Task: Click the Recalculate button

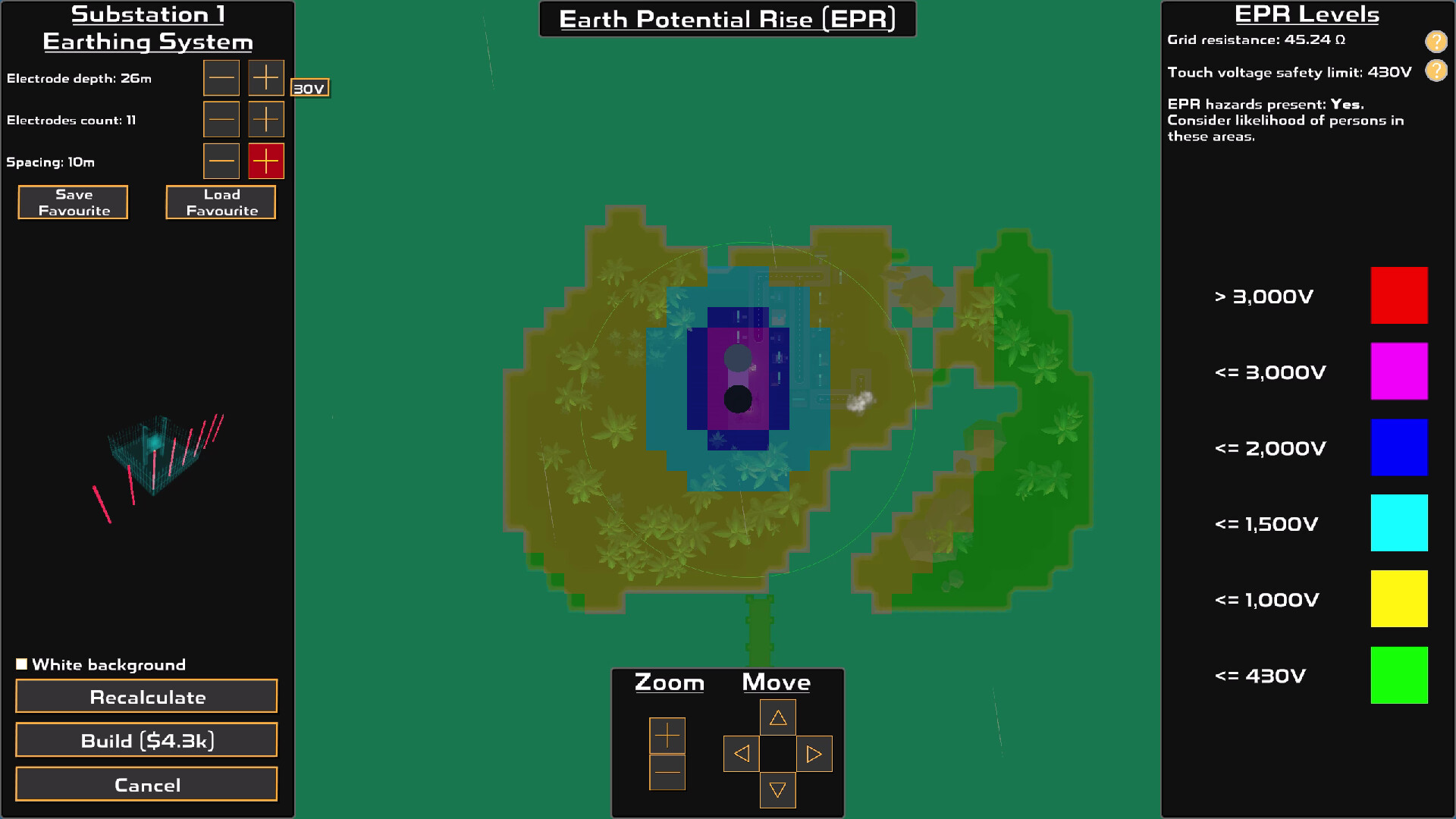Action: [x=146, y=696]
